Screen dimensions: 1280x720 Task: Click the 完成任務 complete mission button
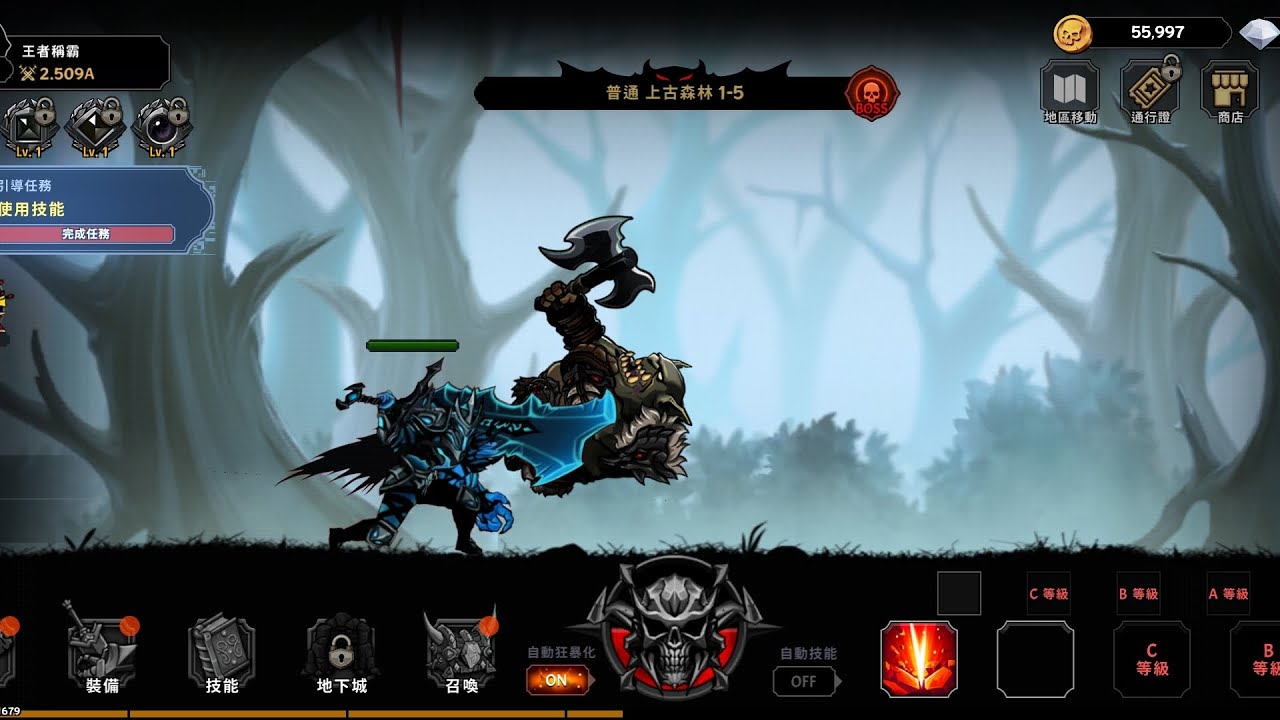point(87,234)
